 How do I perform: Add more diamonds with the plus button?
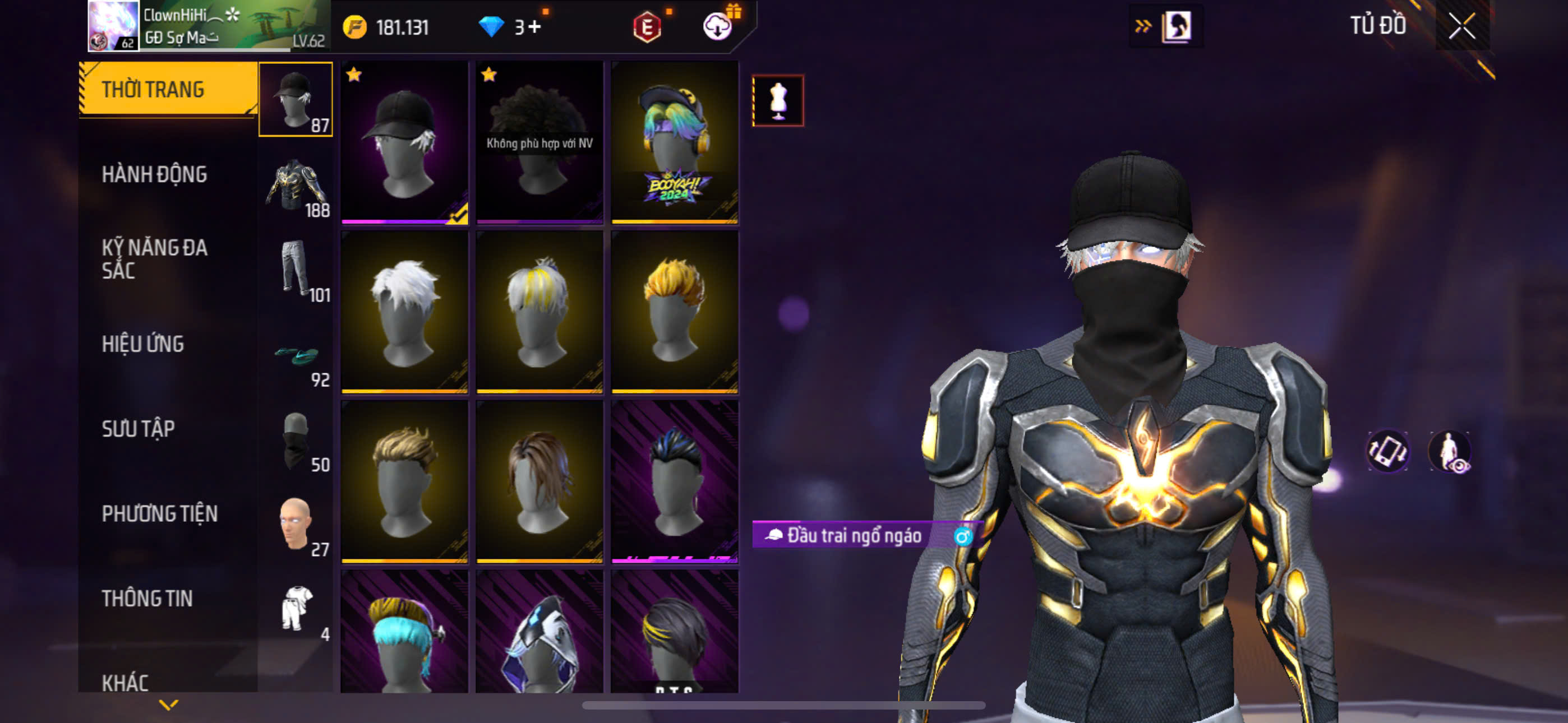534,27
